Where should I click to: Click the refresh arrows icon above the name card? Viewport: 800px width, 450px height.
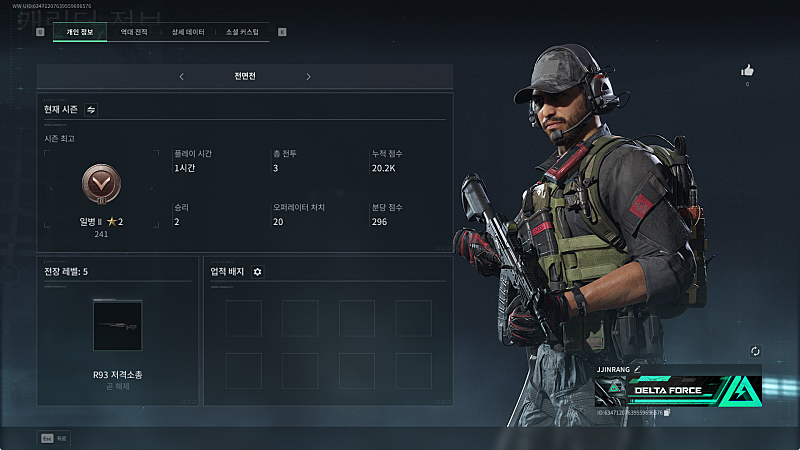[755, 351]
